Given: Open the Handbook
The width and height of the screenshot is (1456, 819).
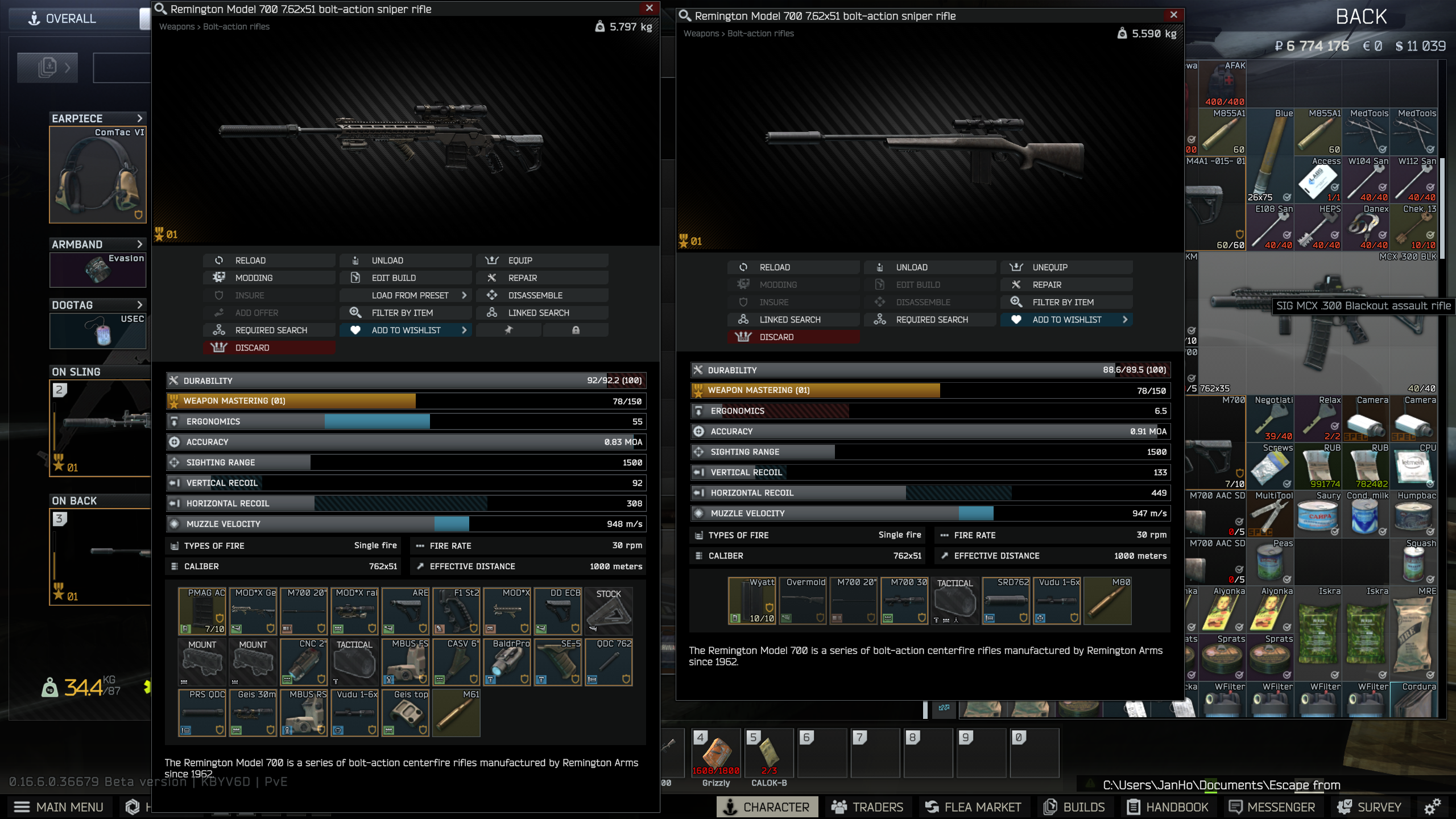Looking at the screenshot, I should coord(1168,806).
